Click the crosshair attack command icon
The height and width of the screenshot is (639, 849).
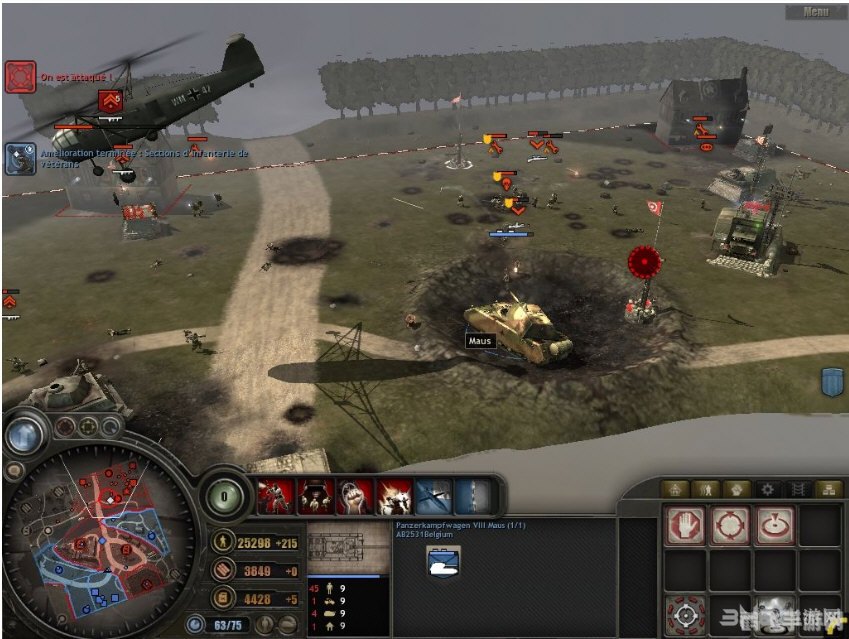685,613
